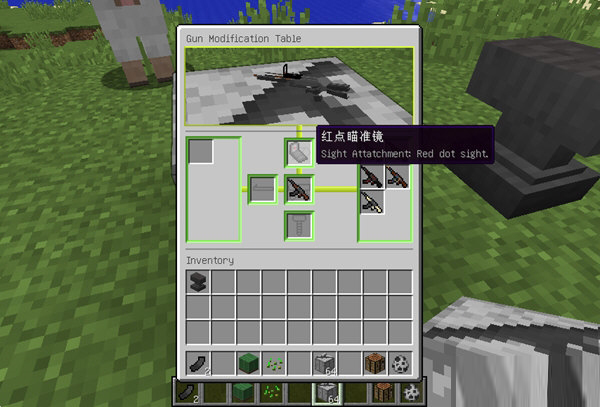Click the green seeds in the inventory window
The width and height of the screenshot is (600, 407).
pyautogui.click(x=274, y=363)
